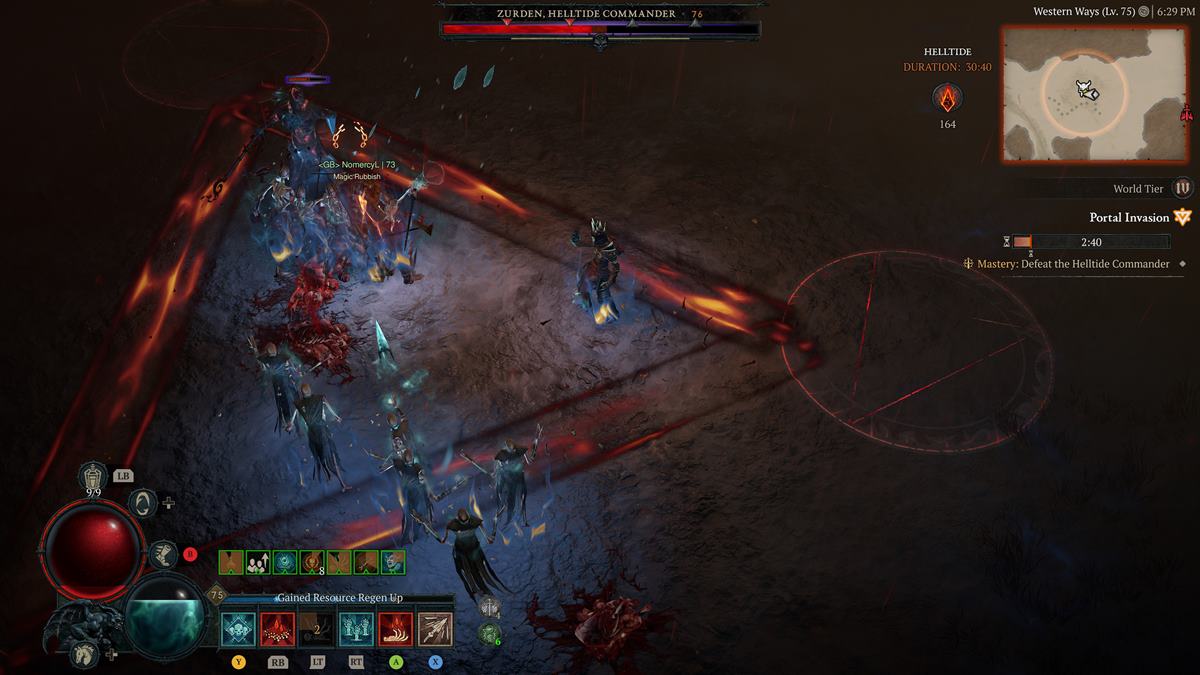Use the bone spear skill
Screen dimensions: 1200x675
pos(434,629)
